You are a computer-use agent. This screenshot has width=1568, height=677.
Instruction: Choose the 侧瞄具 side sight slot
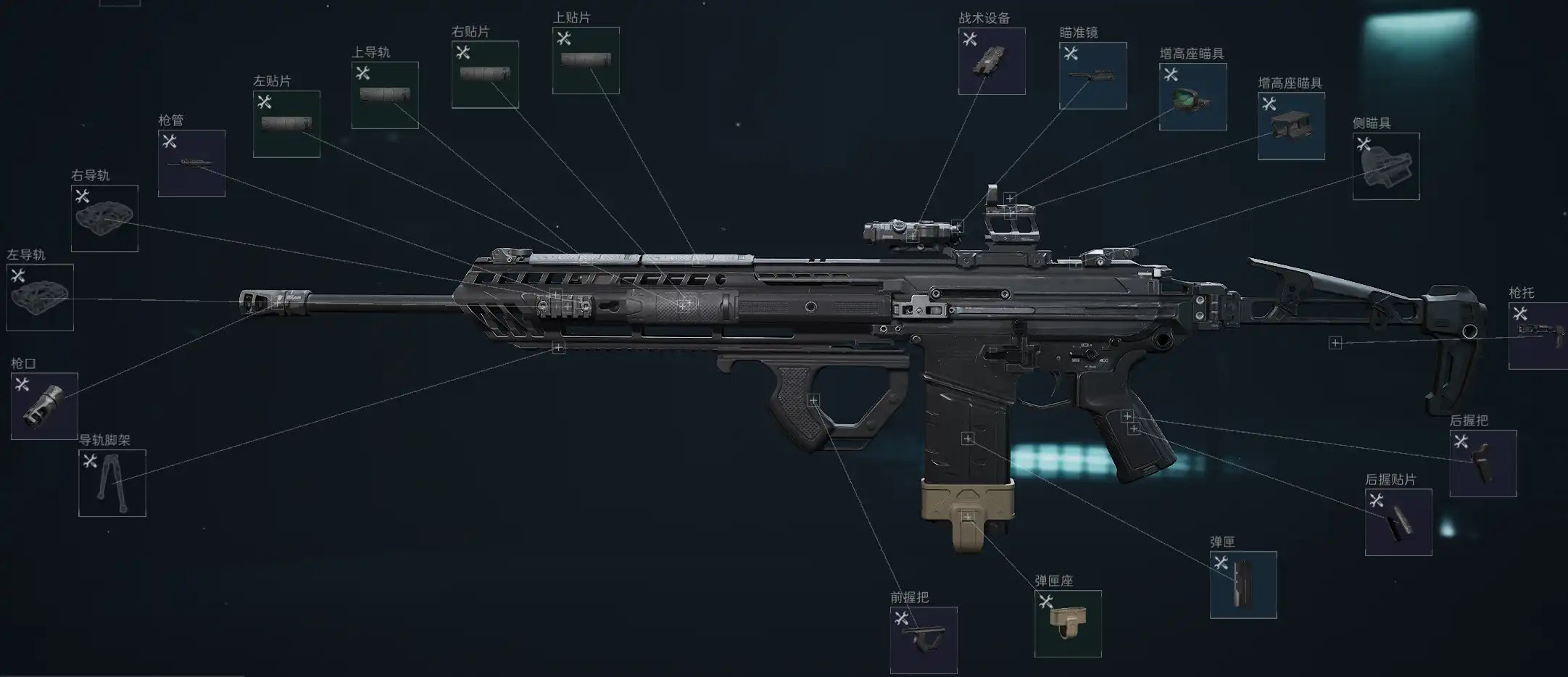pyautogui.click(x=1386, y=166)
